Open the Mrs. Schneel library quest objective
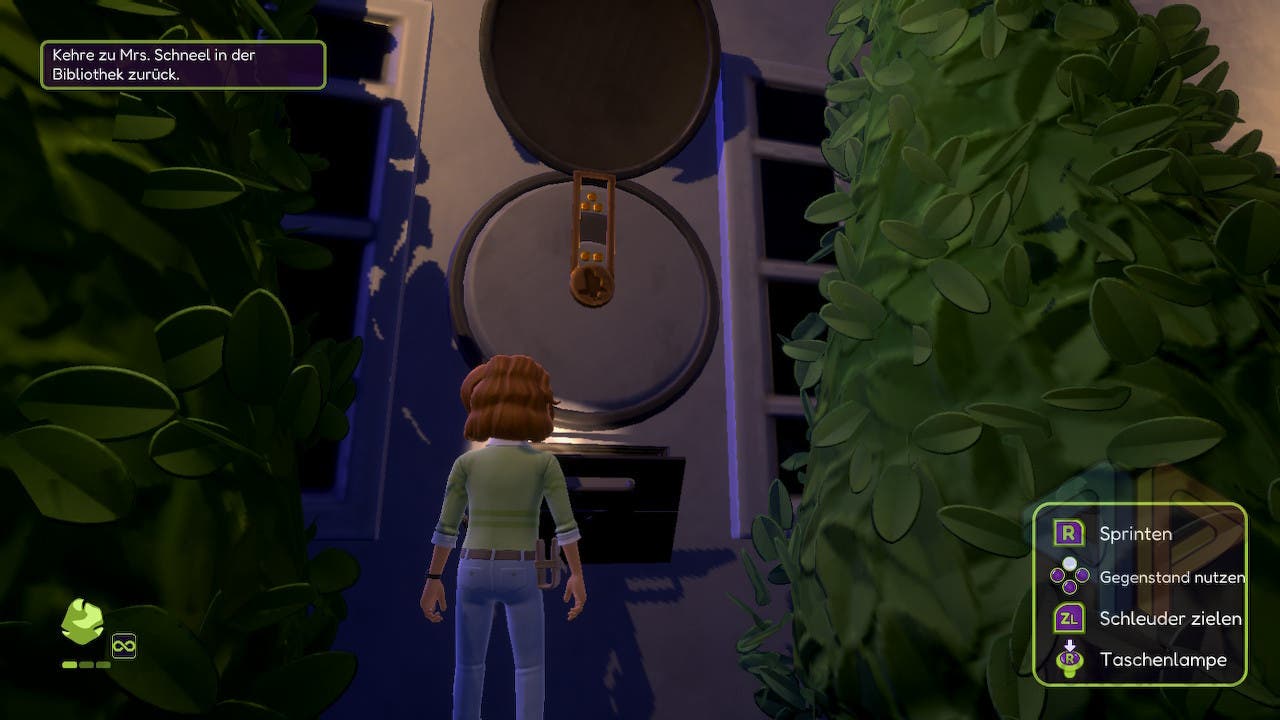The image size is (1280, 720). click(183, 65)
